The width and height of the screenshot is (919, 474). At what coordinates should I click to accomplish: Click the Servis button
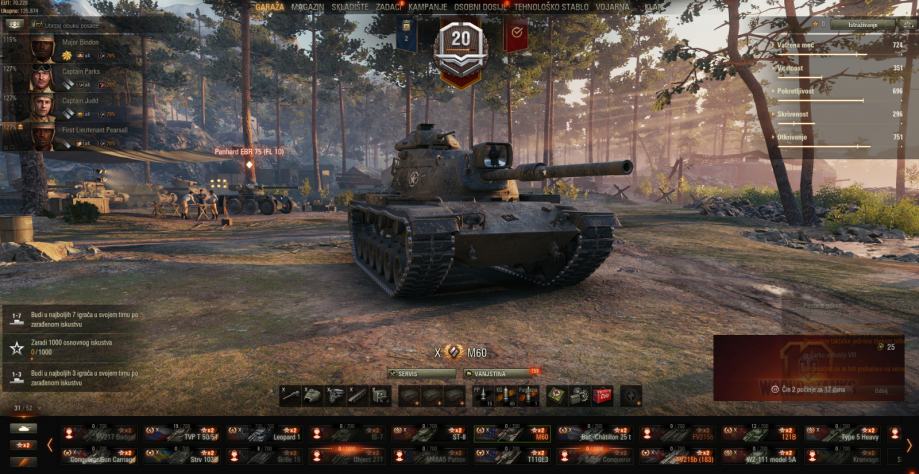coord(421,373)
